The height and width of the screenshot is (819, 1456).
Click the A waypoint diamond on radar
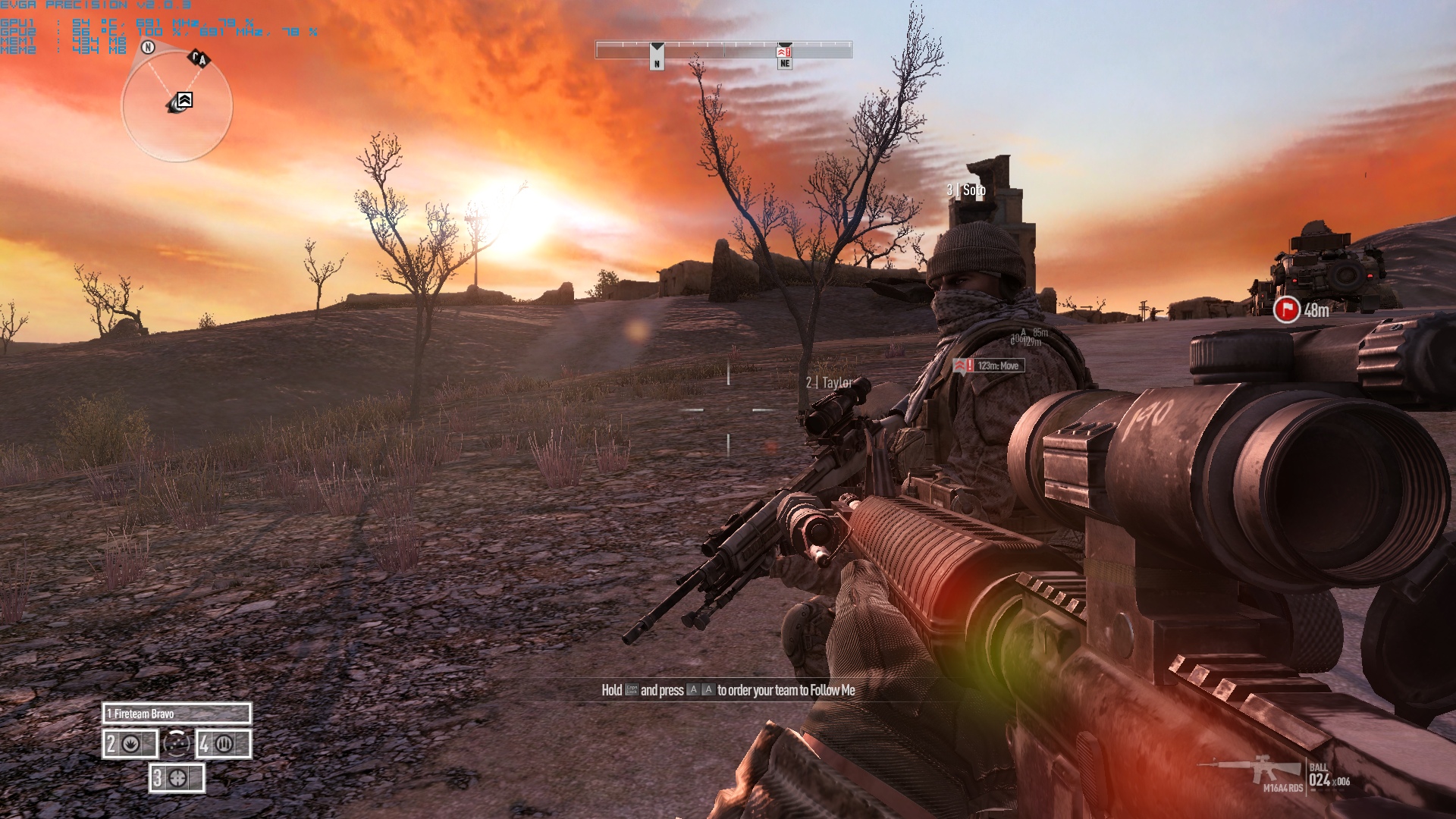(199, 58)
